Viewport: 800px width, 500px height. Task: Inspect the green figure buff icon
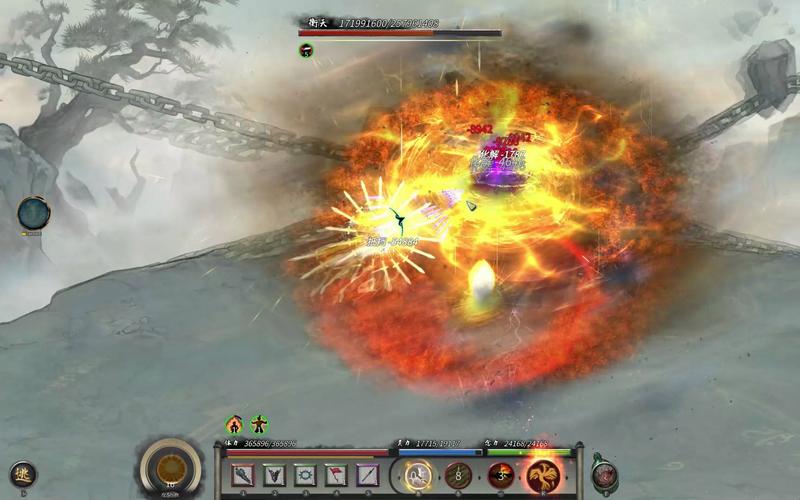[259, 425]
